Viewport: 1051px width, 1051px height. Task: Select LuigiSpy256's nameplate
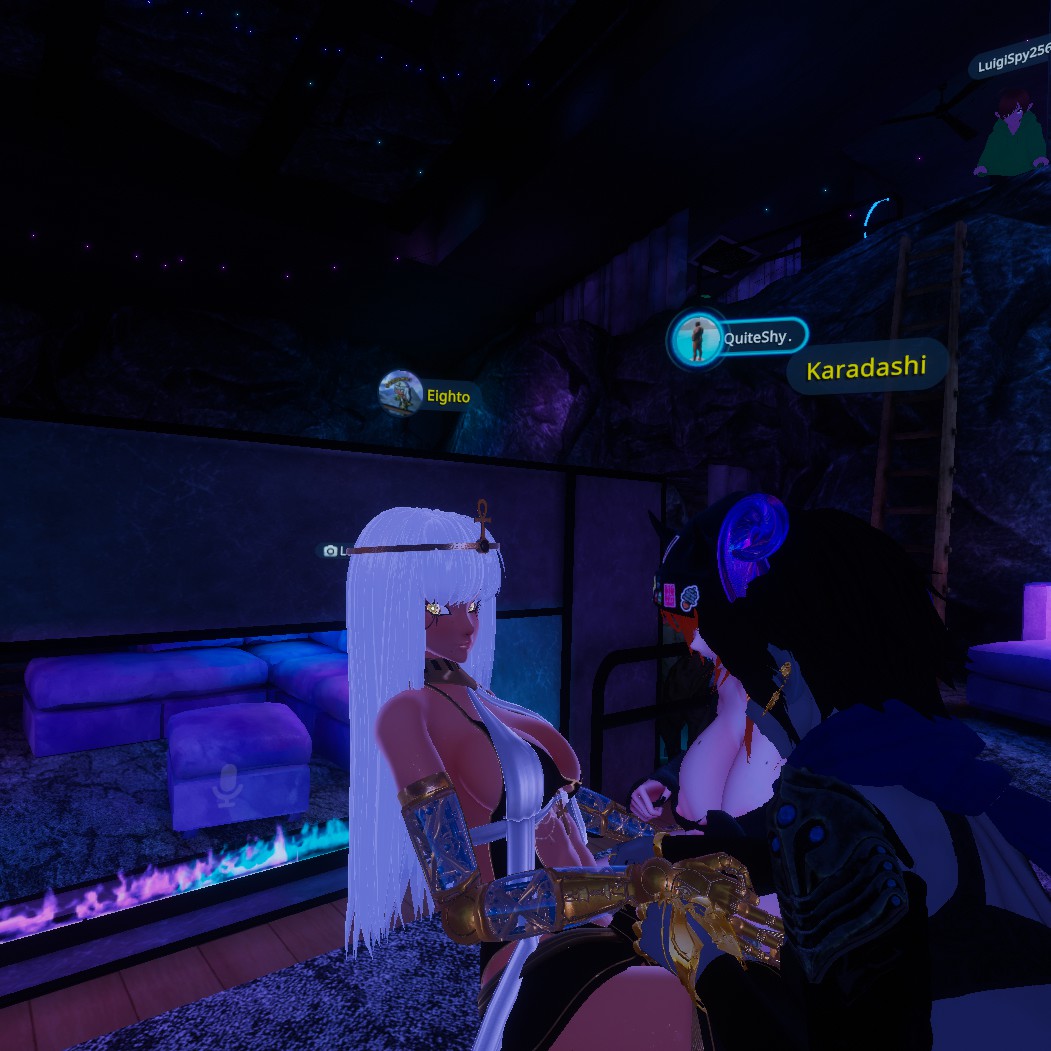pyautogui.click(x=1011, y=62)
